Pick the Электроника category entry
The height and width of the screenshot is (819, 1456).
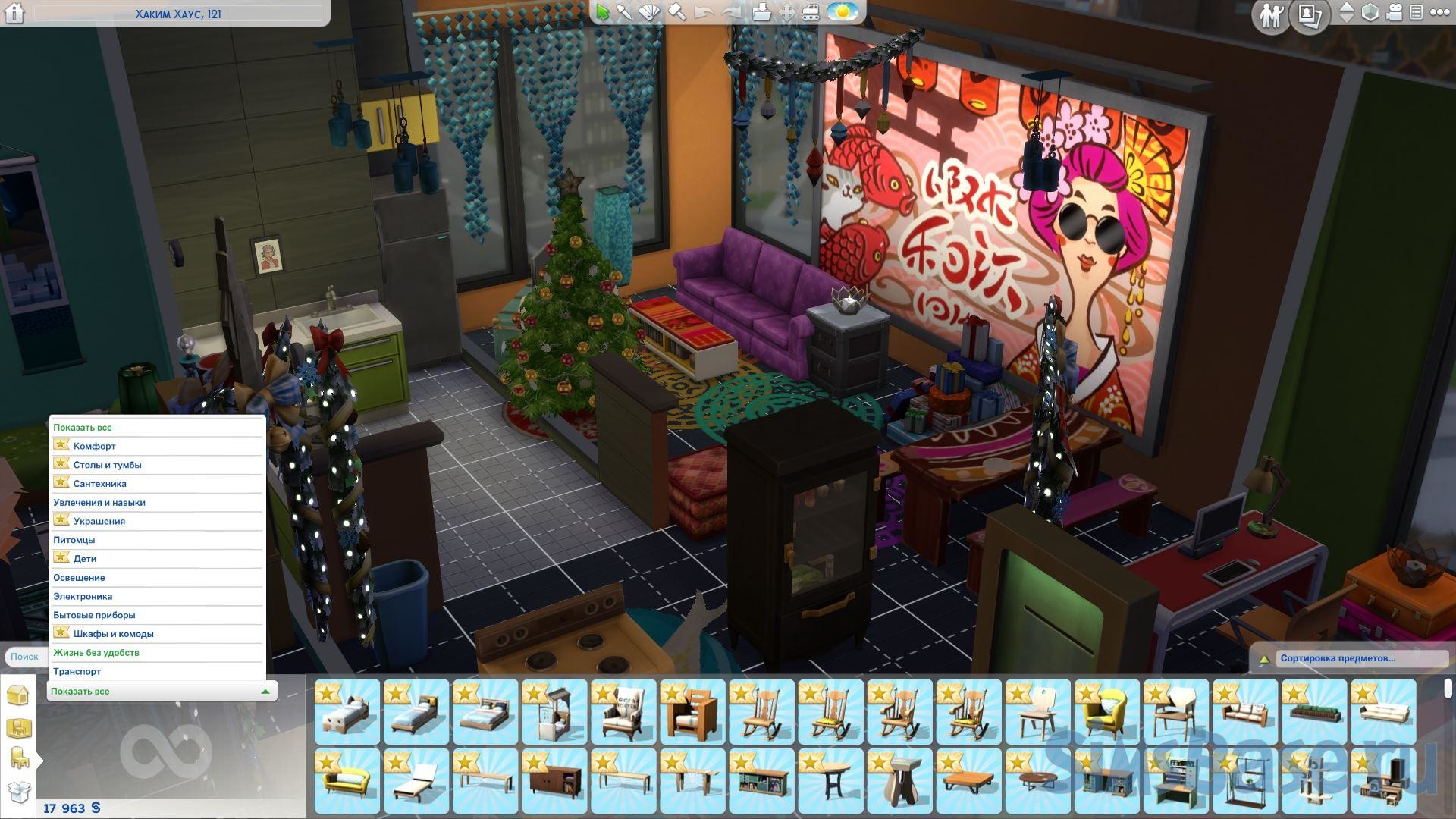pyautogui.click(x=83, y=596)
